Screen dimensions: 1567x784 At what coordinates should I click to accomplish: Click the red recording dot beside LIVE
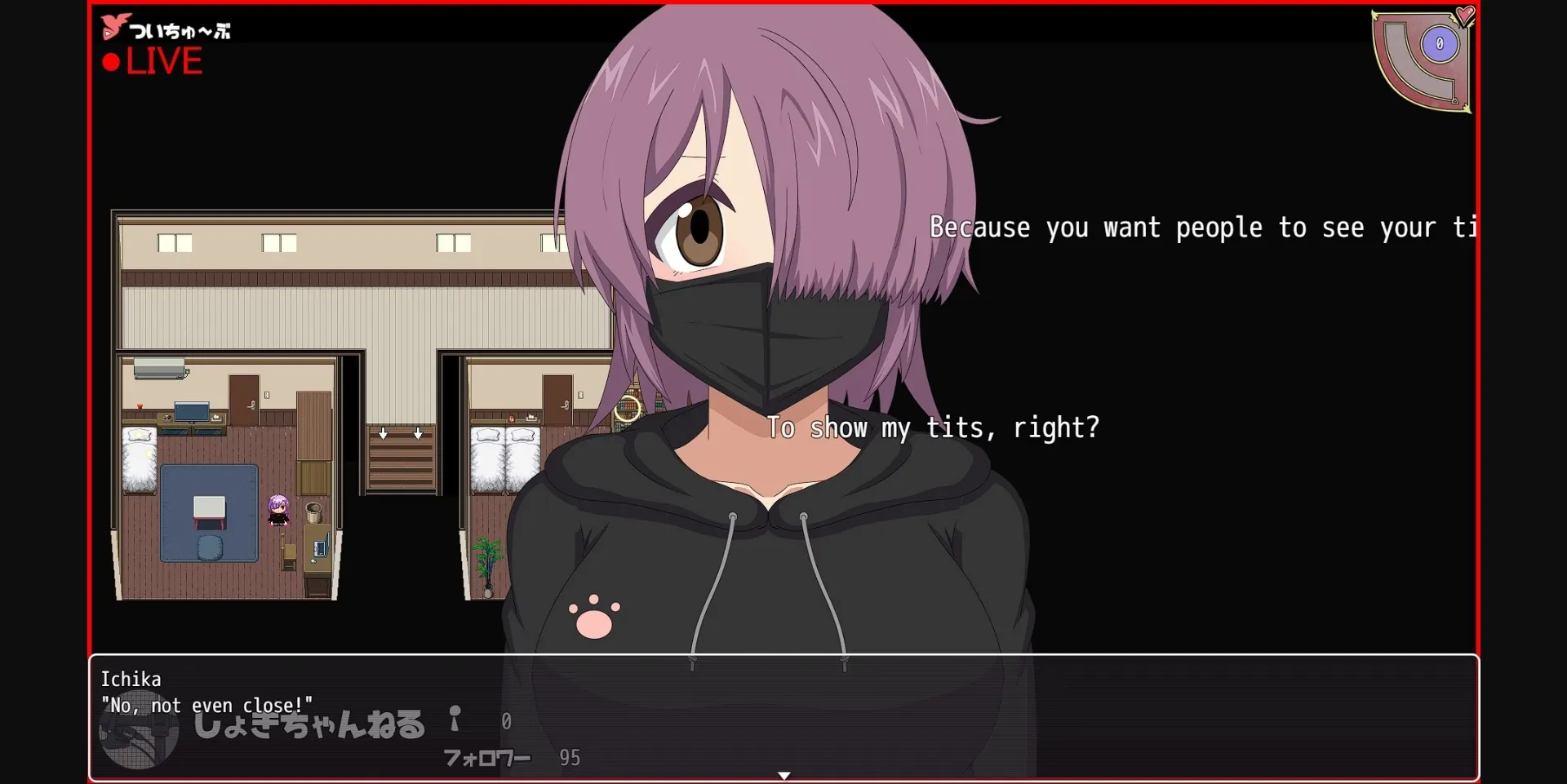coord(111,60)
